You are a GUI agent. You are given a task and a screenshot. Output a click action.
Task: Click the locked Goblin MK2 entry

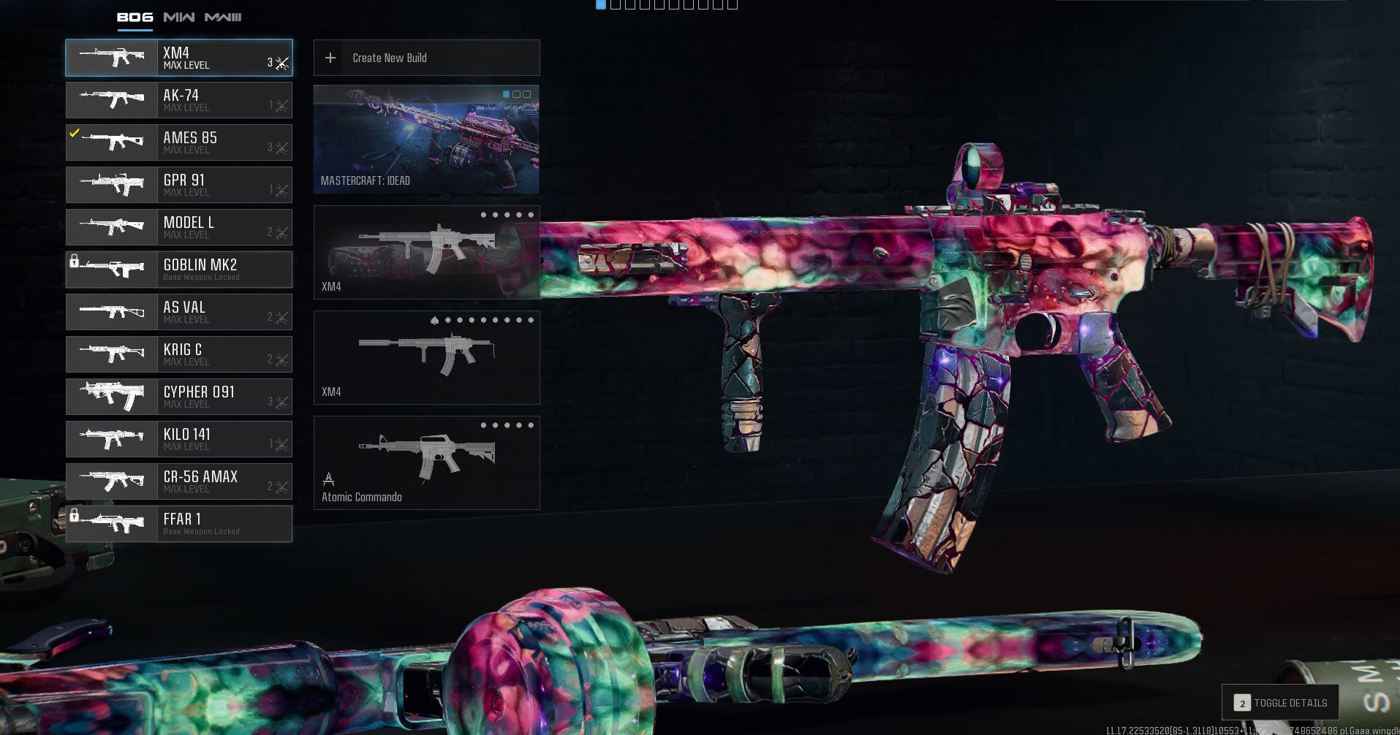click(x=179, y=270)
